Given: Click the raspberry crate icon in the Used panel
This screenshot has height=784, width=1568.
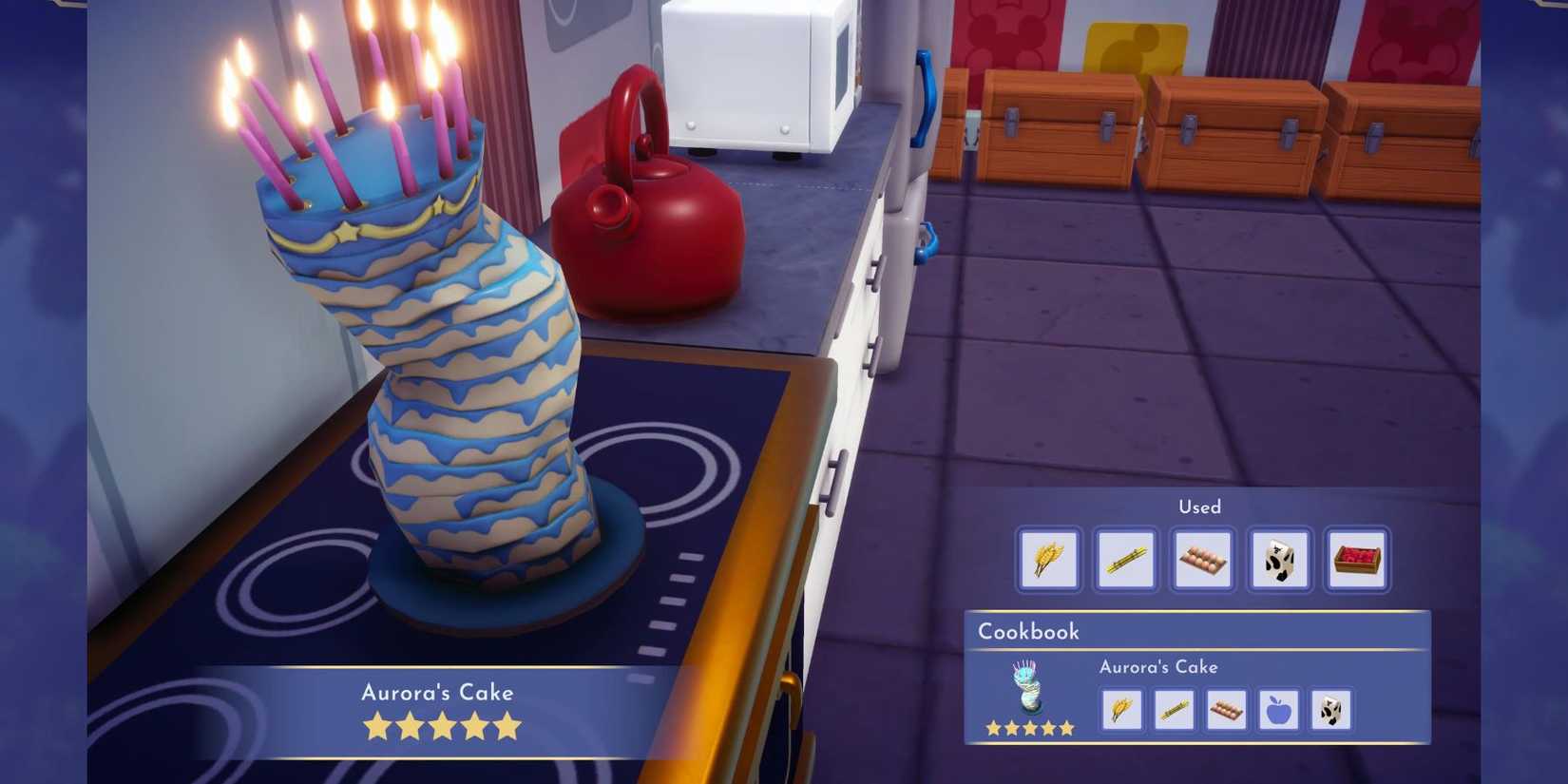Looking at the screenshot, I should 1356,560.
